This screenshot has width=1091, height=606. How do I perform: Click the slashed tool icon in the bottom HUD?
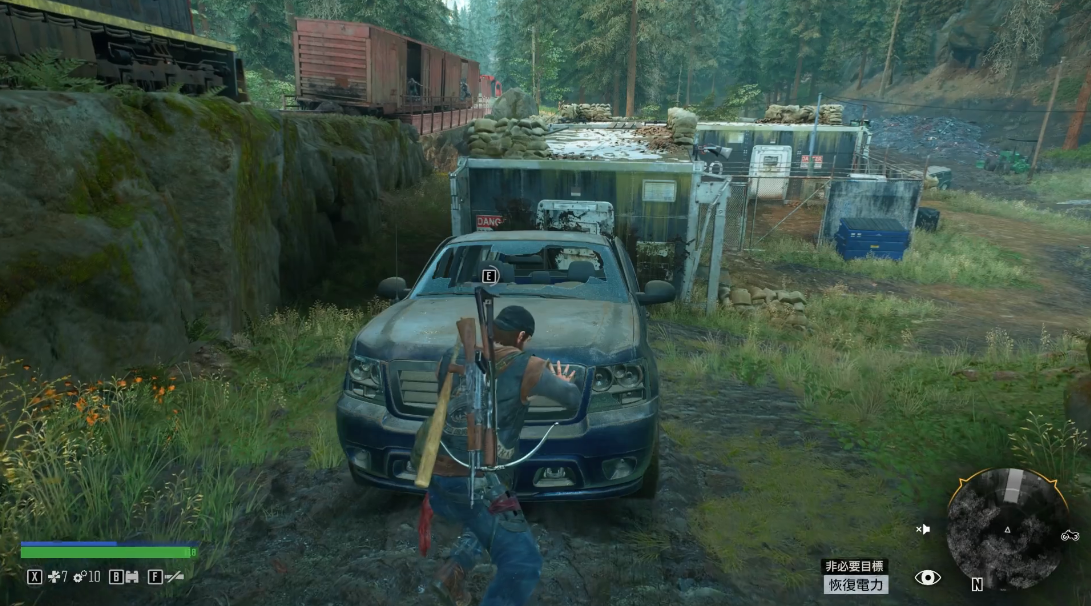click(x=174, y=576)
